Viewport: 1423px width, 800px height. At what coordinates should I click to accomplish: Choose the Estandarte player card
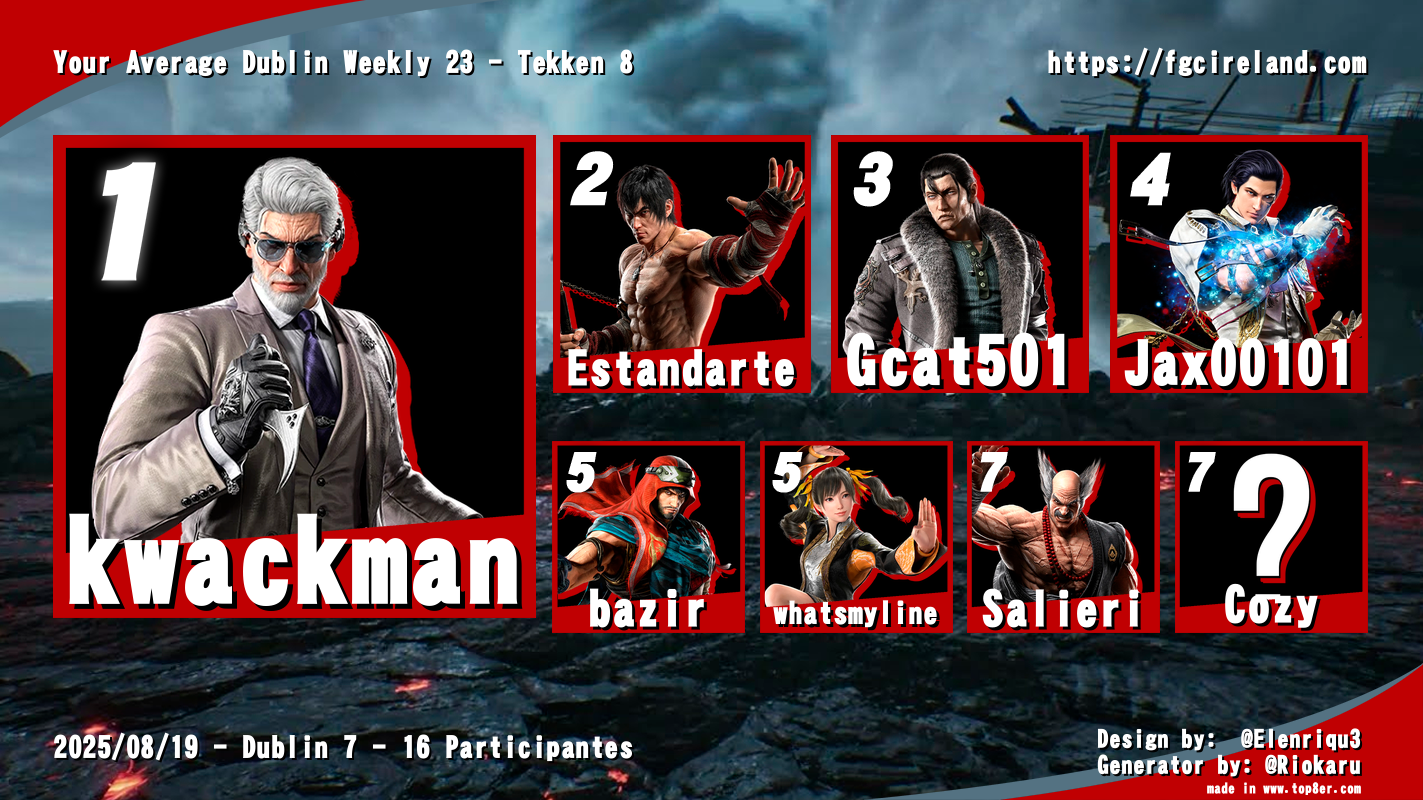pyautogui.click(x=681, y=264)
